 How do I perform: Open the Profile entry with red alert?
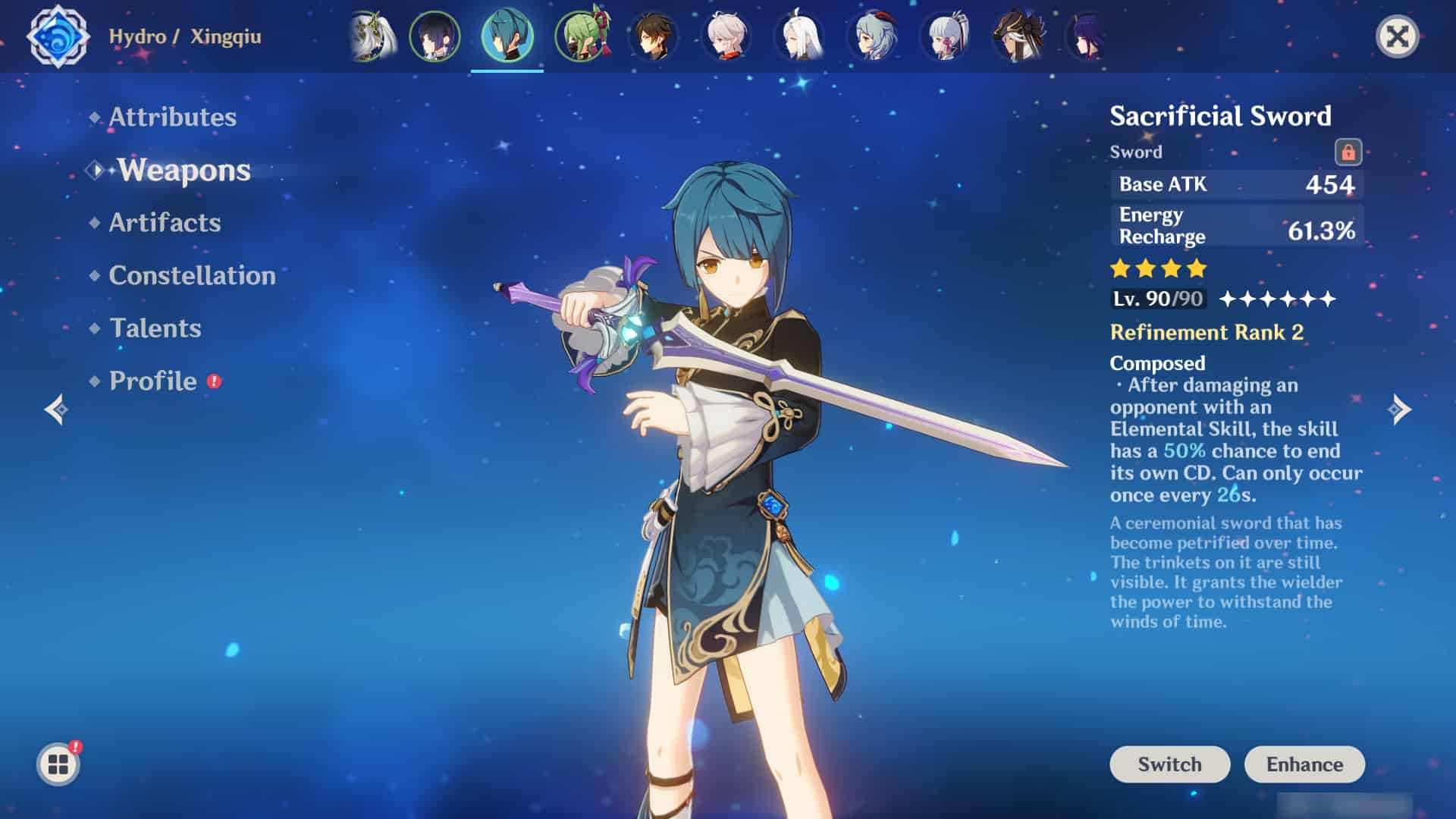(x=153, y=381)
